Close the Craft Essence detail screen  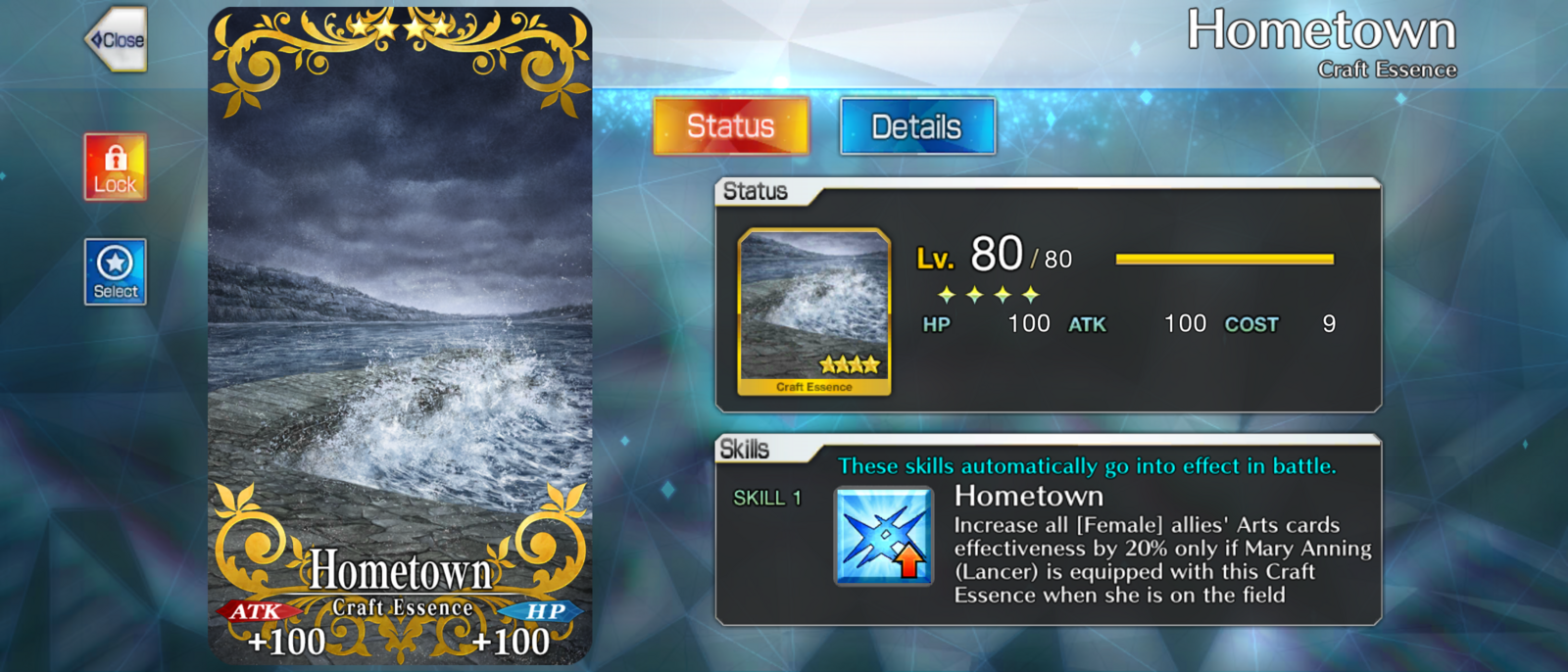[117, 40]
